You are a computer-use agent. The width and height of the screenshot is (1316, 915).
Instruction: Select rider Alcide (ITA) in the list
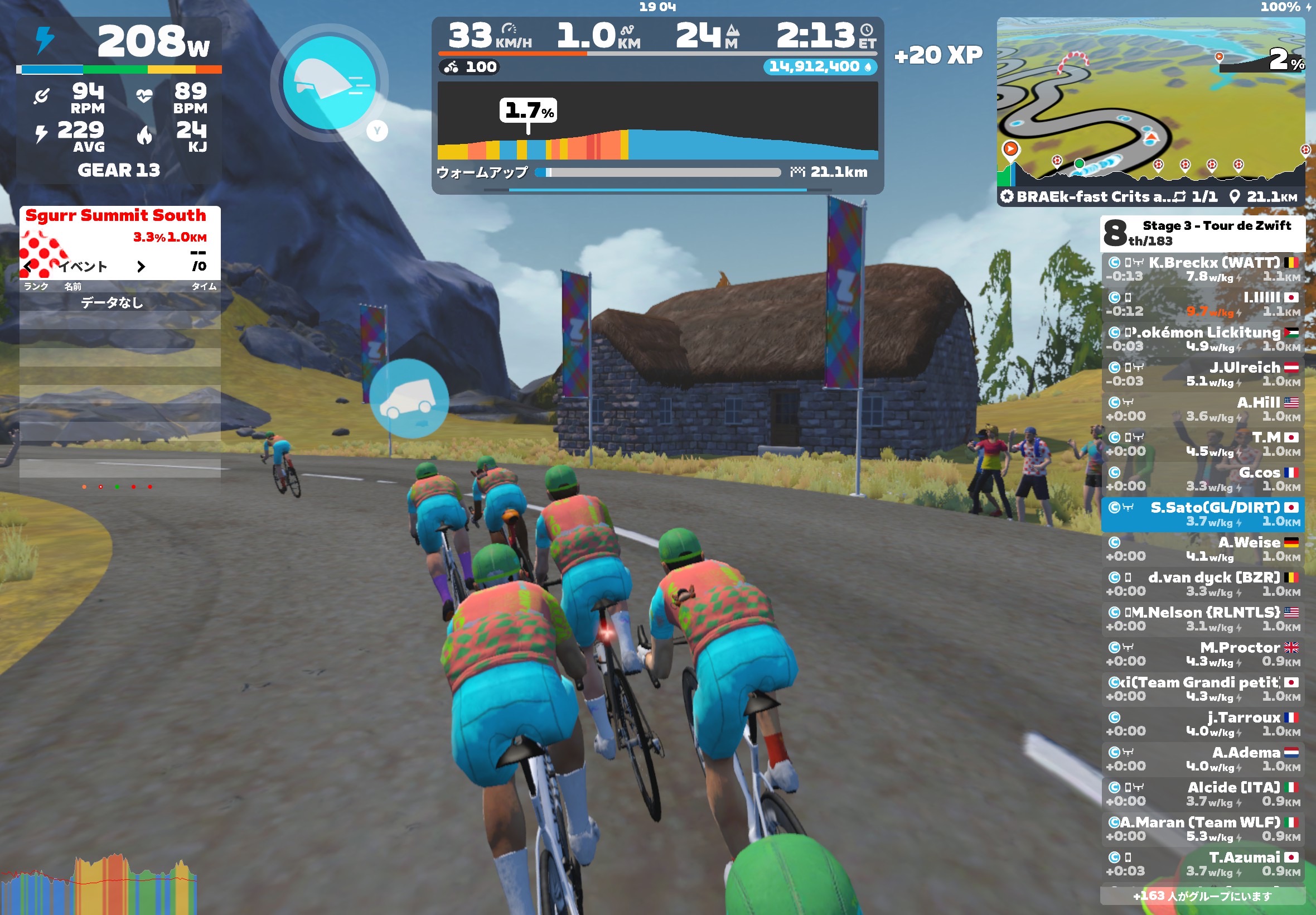(x=1202, y=794)
